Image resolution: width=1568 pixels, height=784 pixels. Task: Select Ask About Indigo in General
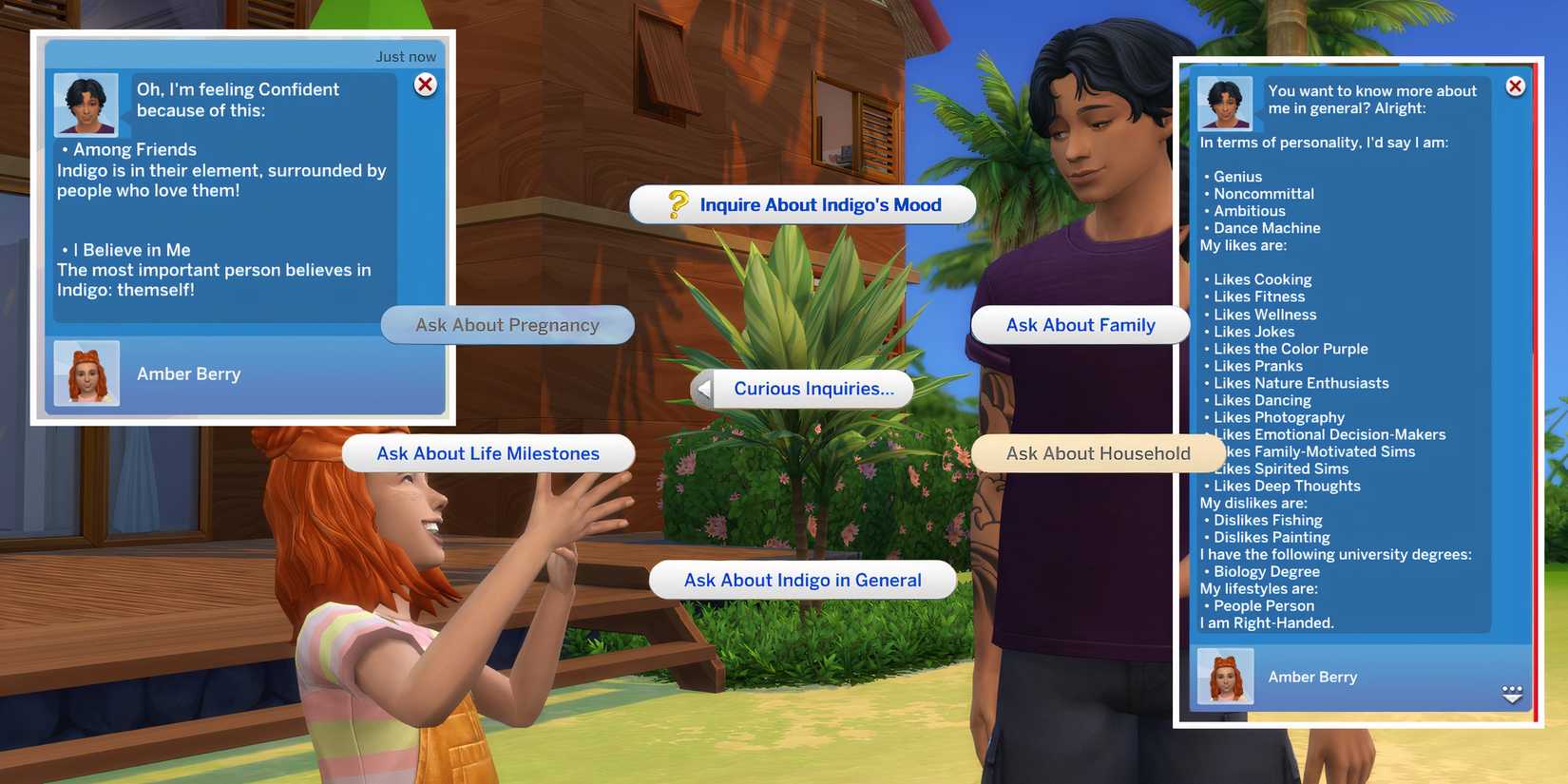click(x=802, y=579)
